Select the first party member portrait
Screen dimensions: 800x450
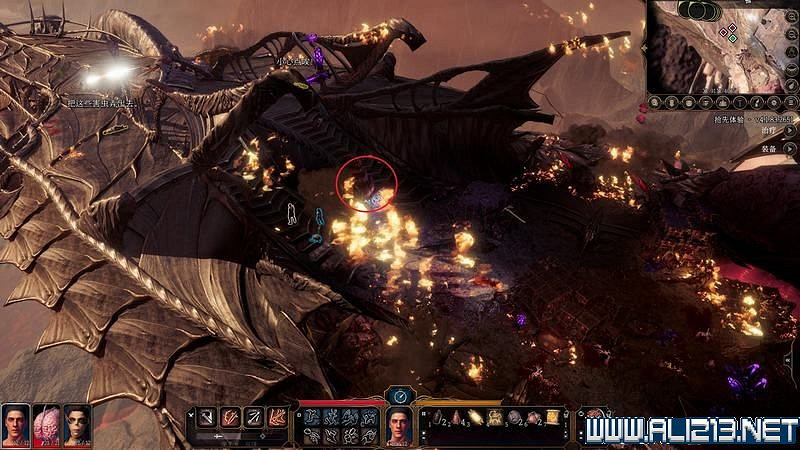coord(15,423)
